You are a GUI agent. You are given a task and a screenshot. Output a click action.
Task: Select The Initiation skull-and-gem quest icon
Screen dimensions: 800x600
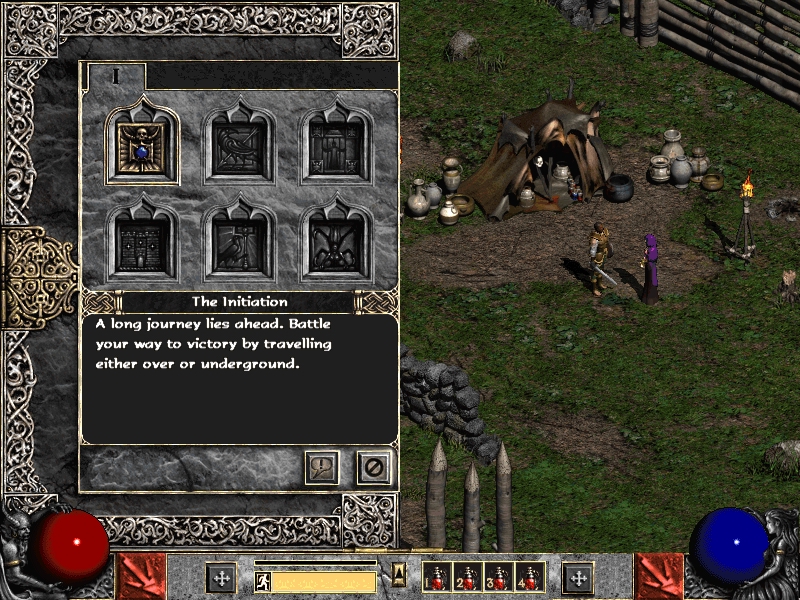[143, 148]
